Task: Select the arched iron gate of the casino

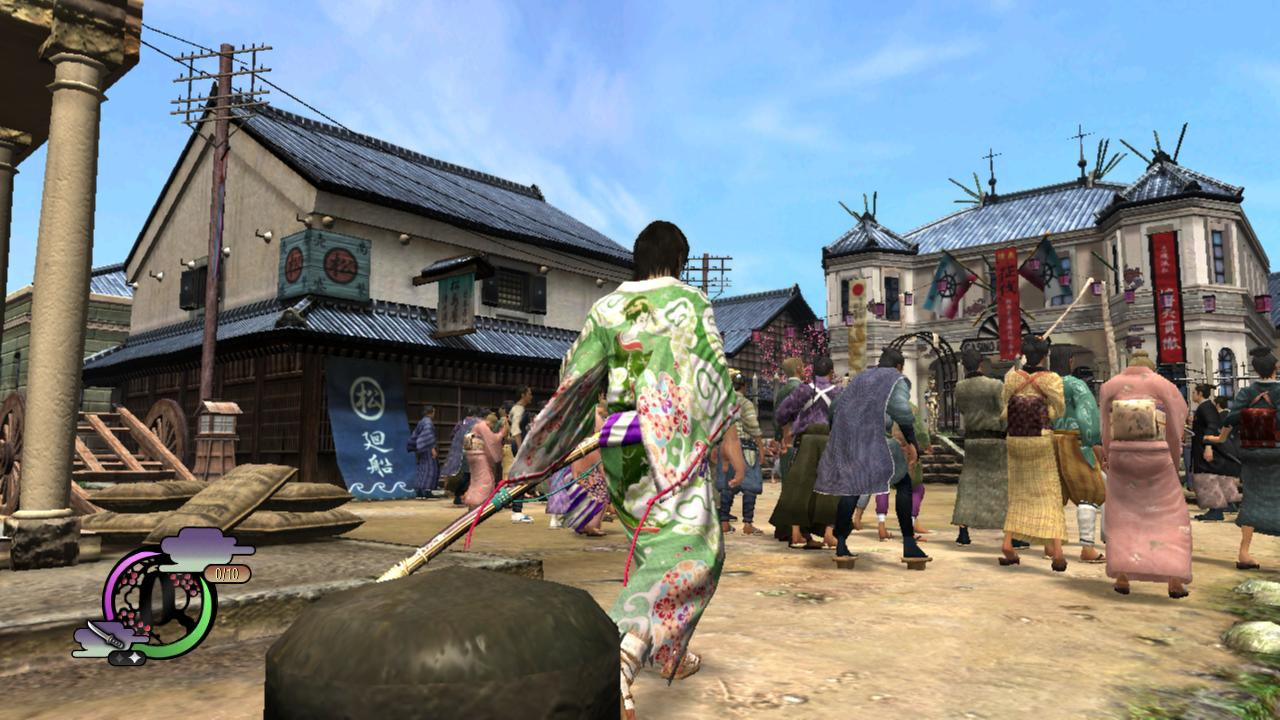Action: [924, 342]
